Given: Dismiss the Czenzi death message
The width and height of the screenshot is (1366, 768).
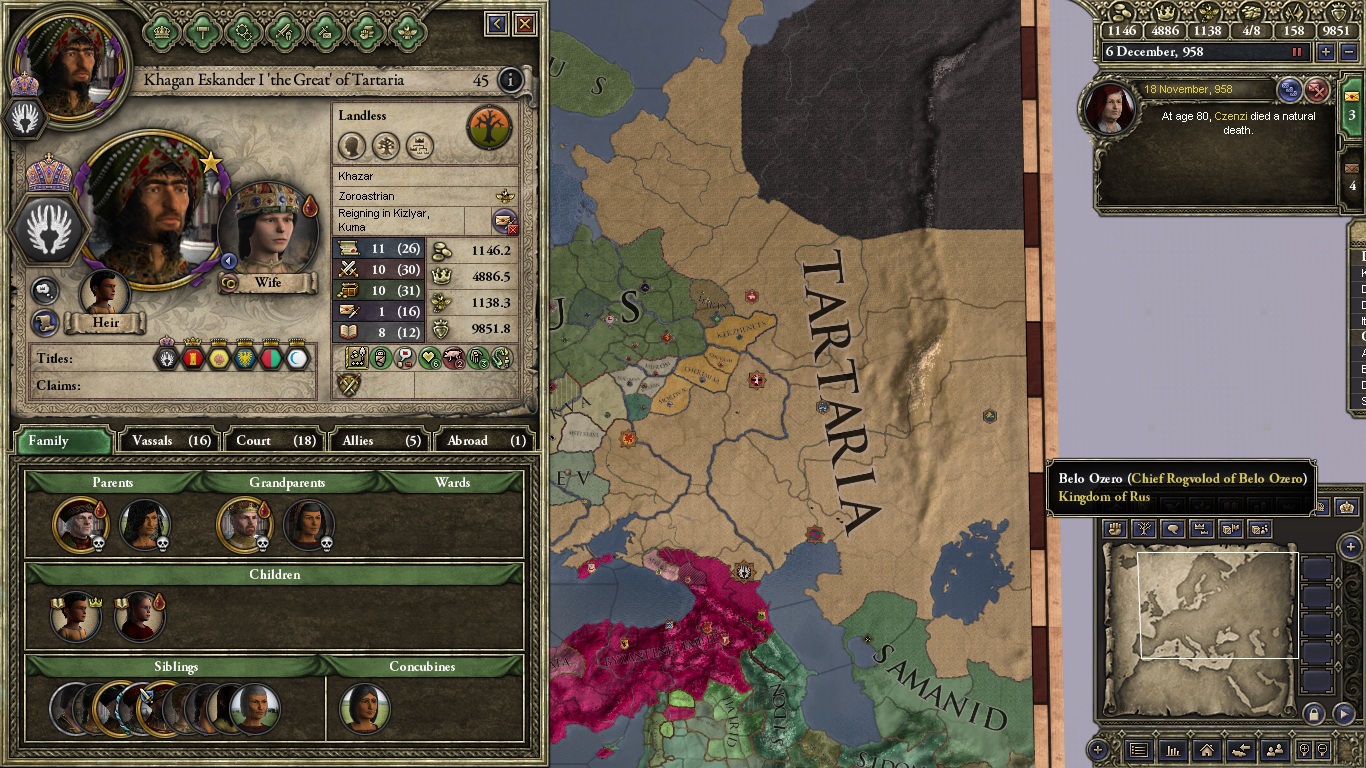Looking at the screenshot, I should 1318,90.
